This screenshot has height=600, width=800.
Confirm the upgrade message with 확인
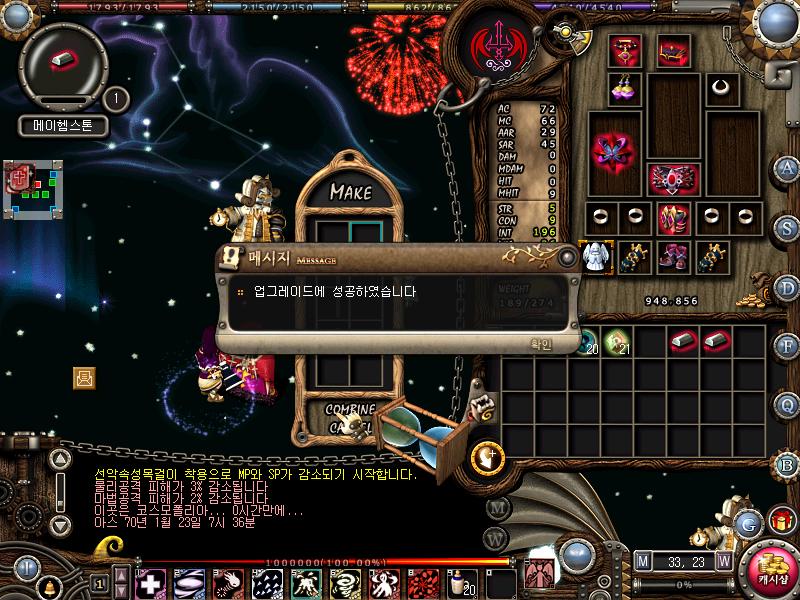click(540, 344)
